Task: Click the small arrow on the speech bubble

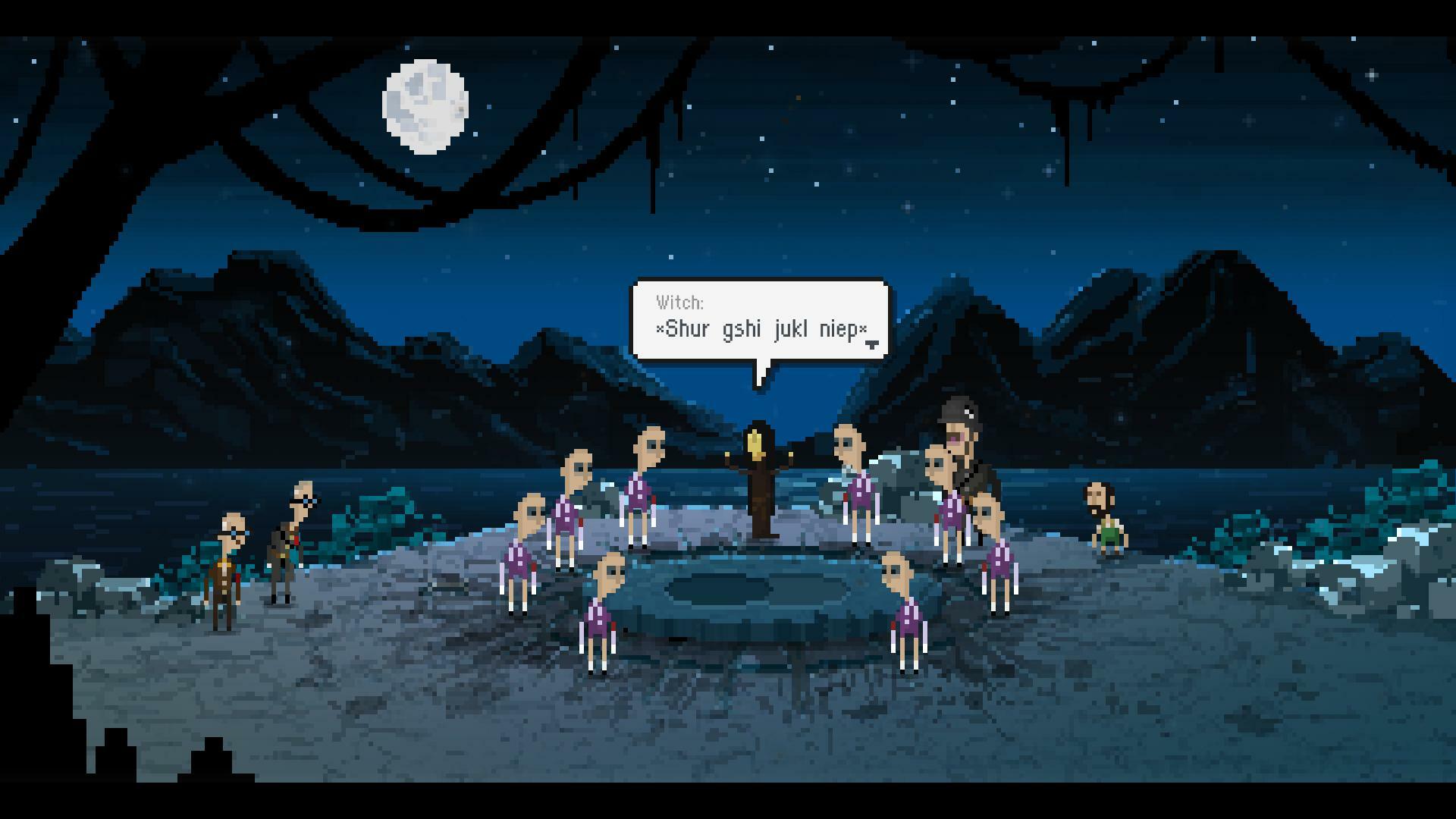Action: pyautogui.click(x=873, y=343)
